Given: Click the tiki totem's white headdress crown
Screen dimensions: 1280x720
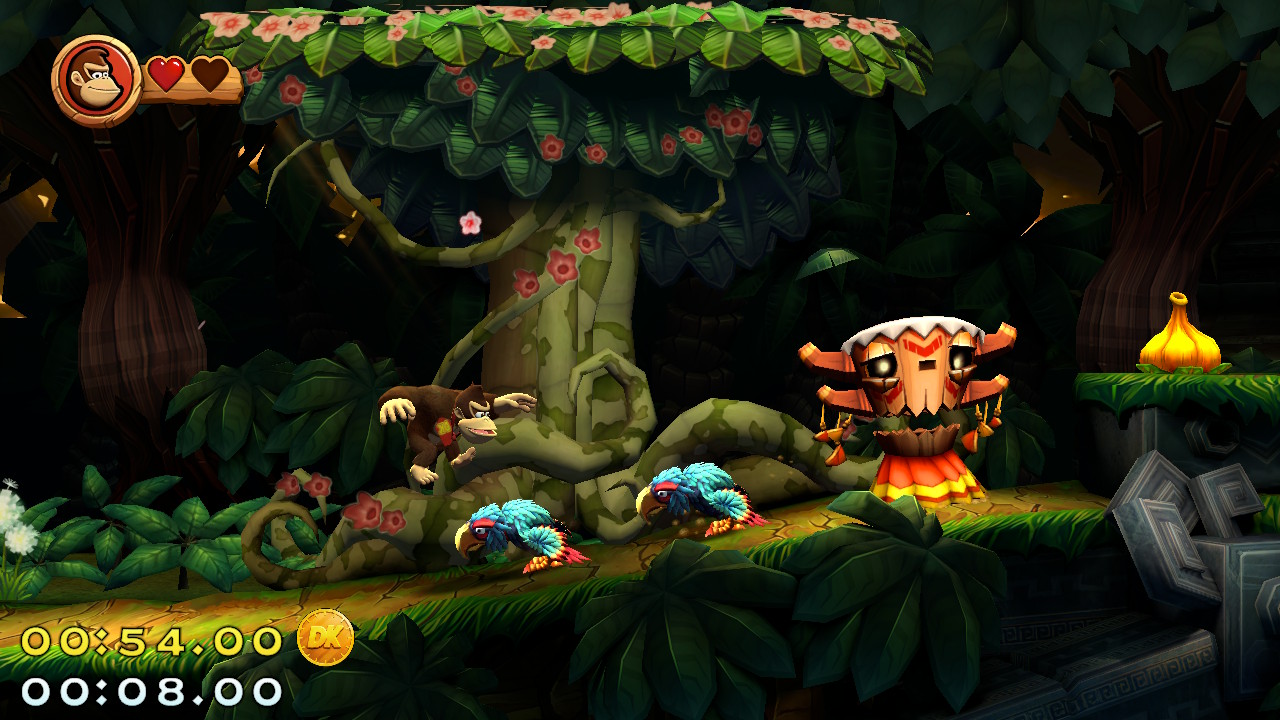Looking at the screenshot, I should click(921, 325).
